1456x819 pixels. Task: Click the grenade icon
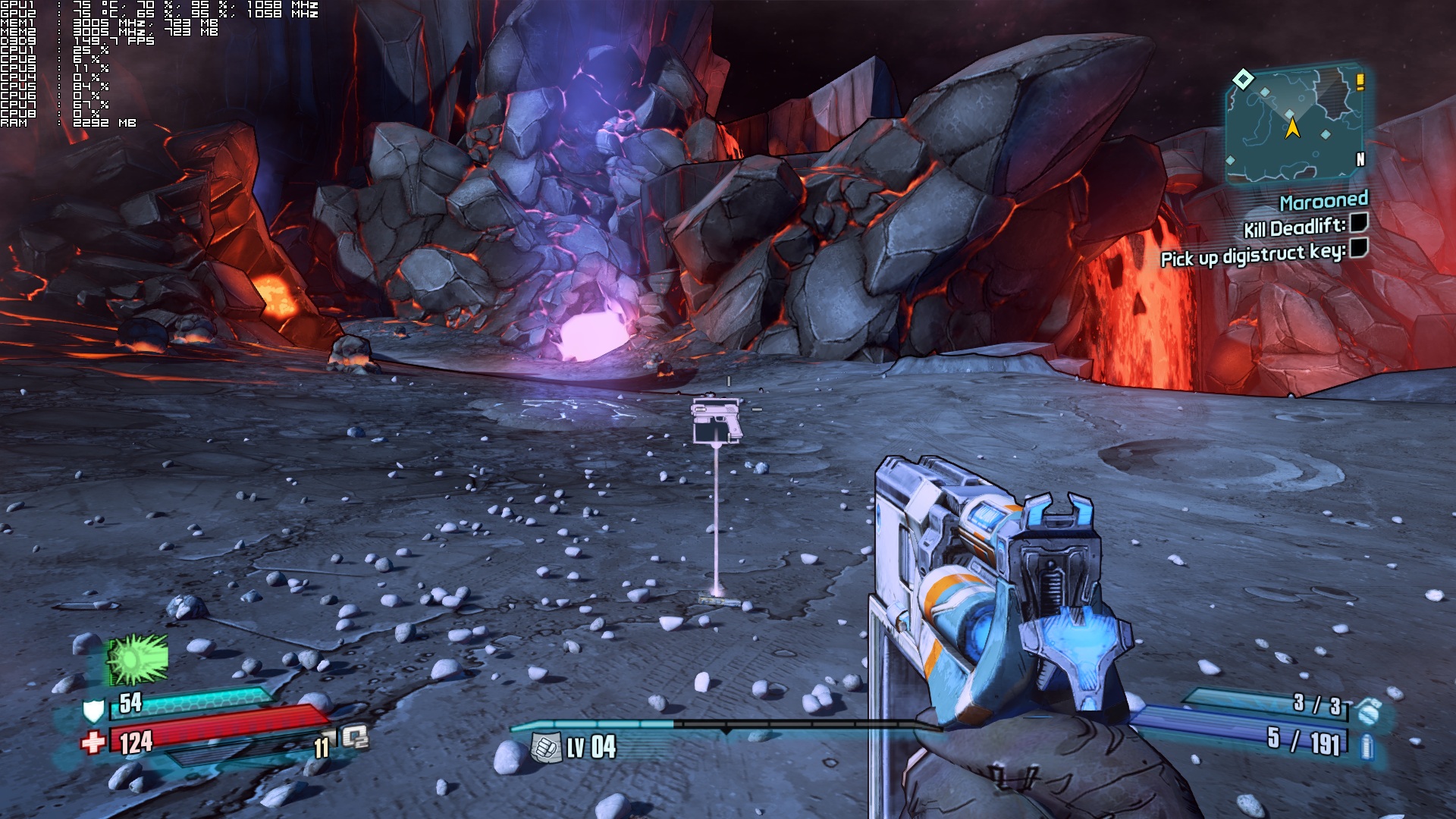(1369, 711)
